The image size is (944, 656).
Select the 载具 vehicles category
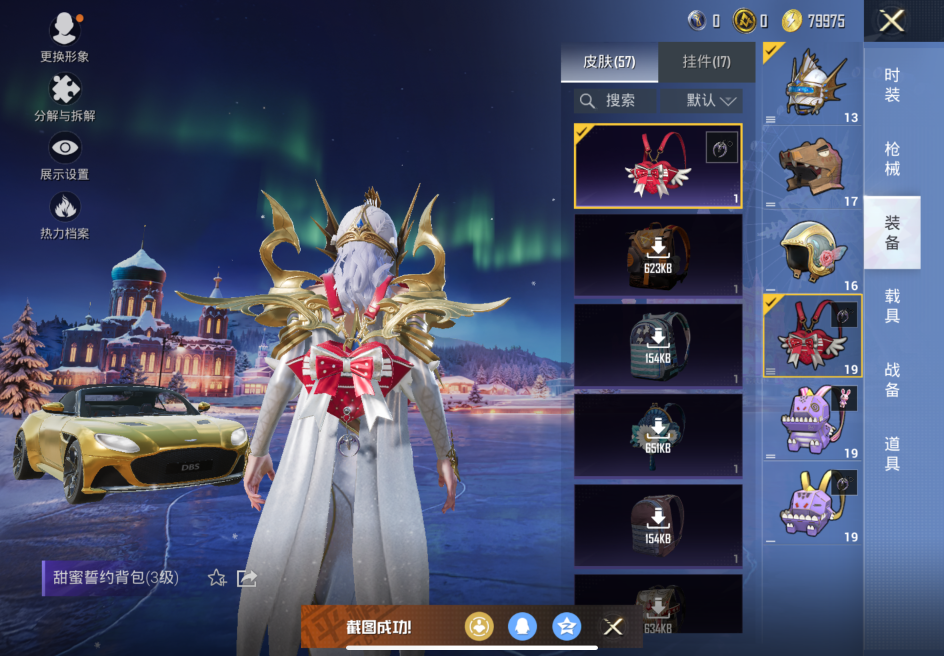(892, 306)
